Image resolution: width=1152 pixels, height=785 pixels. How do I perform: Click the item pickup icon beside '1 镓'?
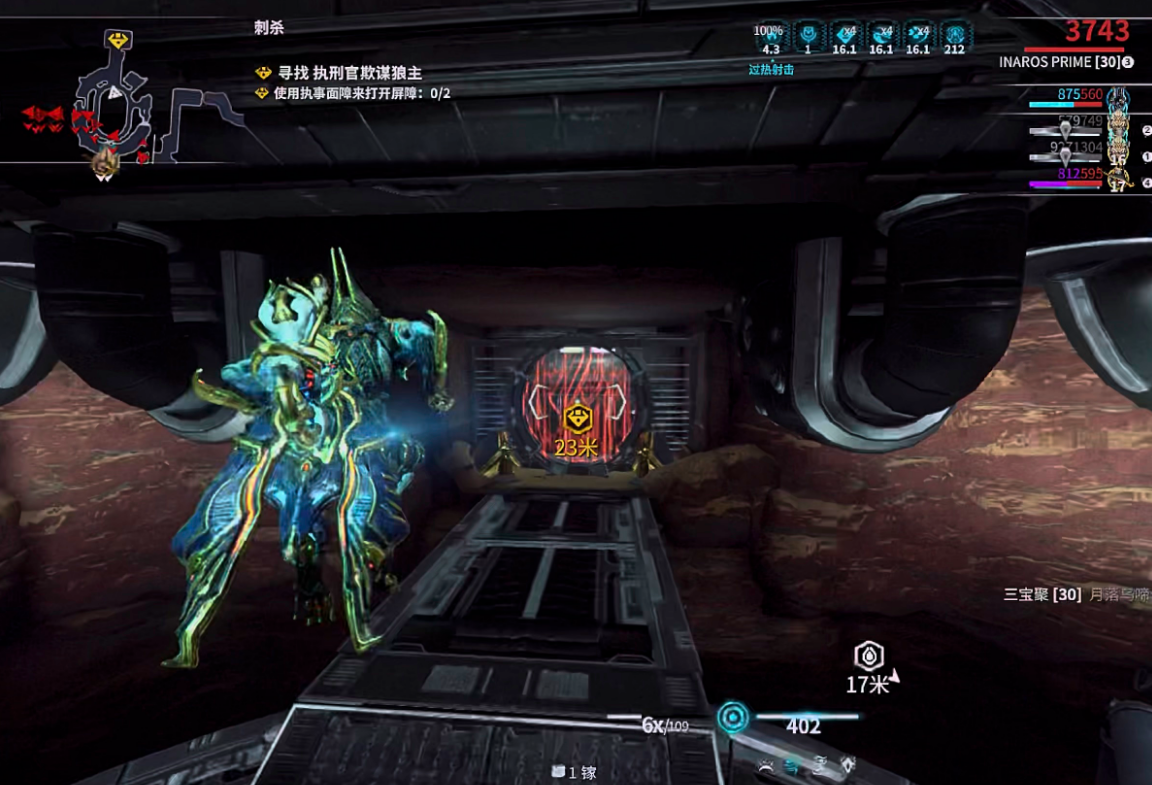tap(558, 772)
